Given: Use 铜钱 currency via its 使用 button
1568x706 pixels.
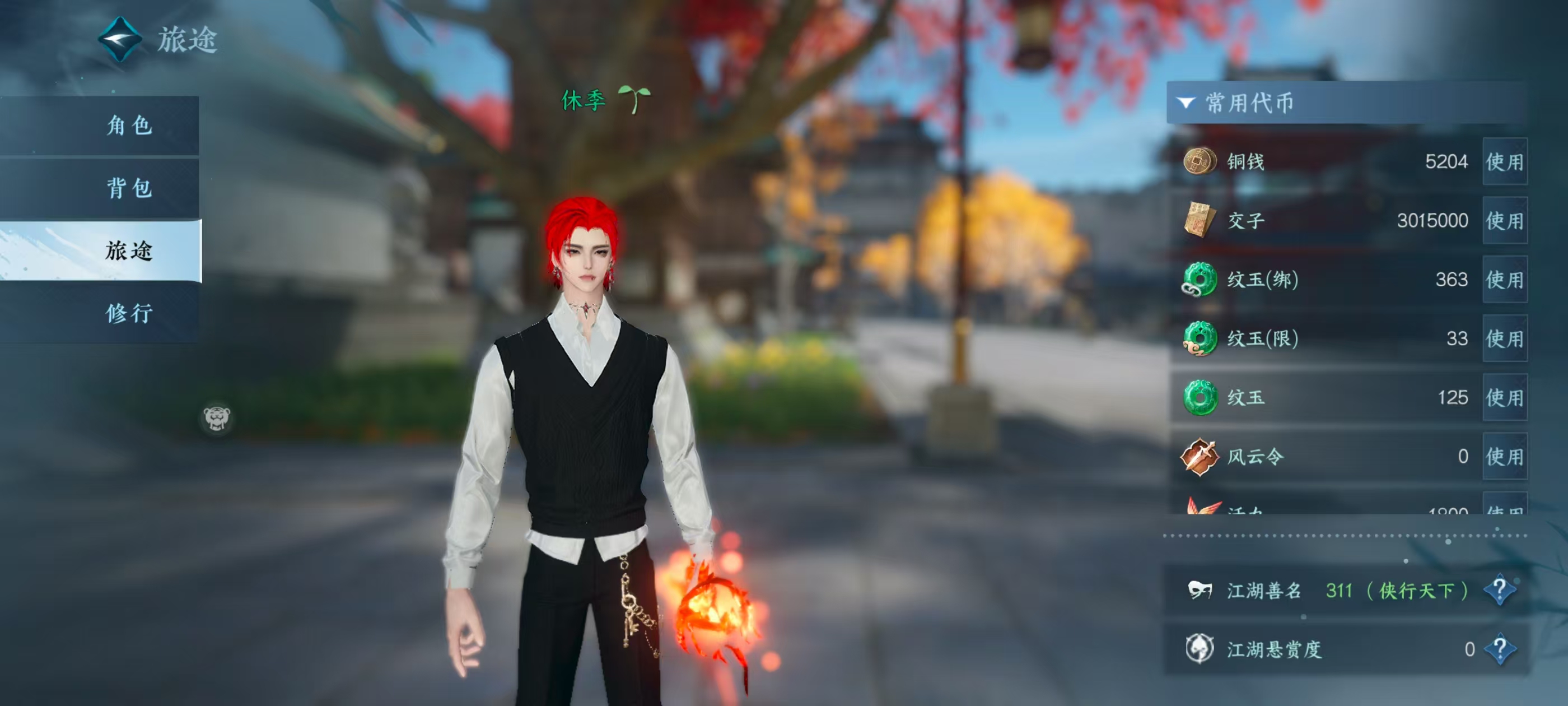Looking at the screenshot, I should 1504,162.
